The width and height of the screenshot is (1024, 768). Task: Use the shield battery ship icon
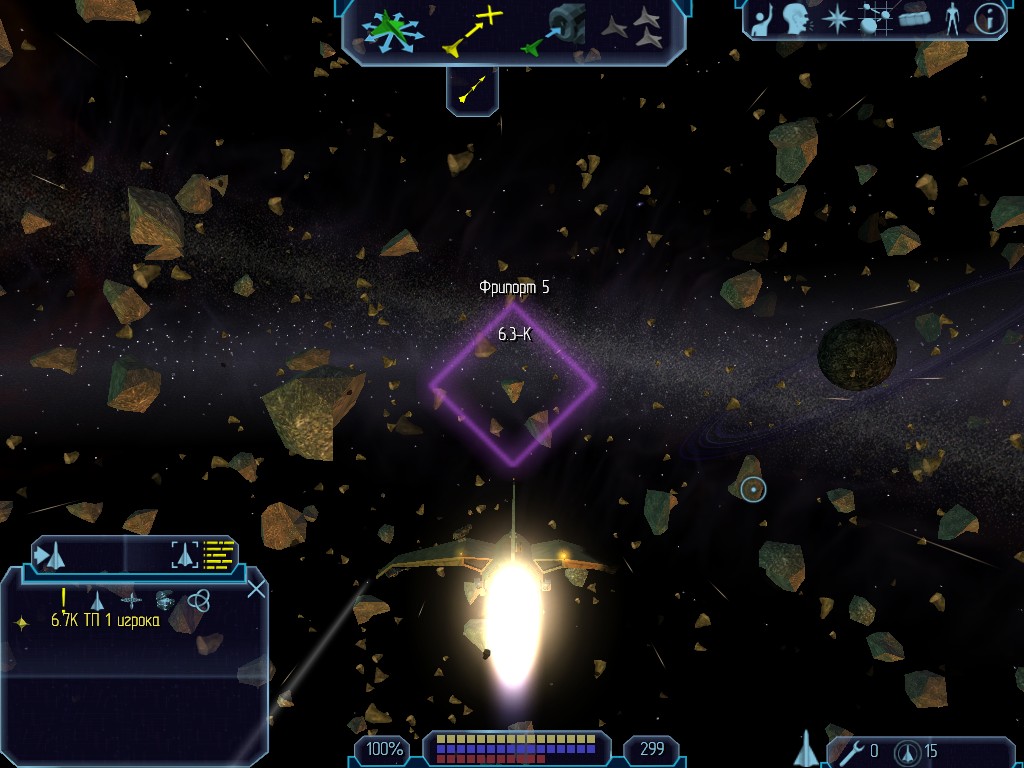909,751
